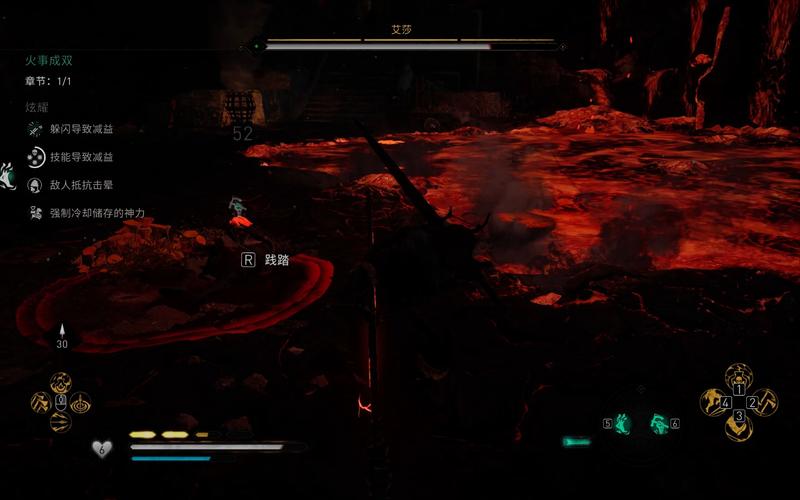Activate the top ranged ability in left wheel
This screenshot has height=500, width=800.
pyautogui.click(x=60, y=383)
